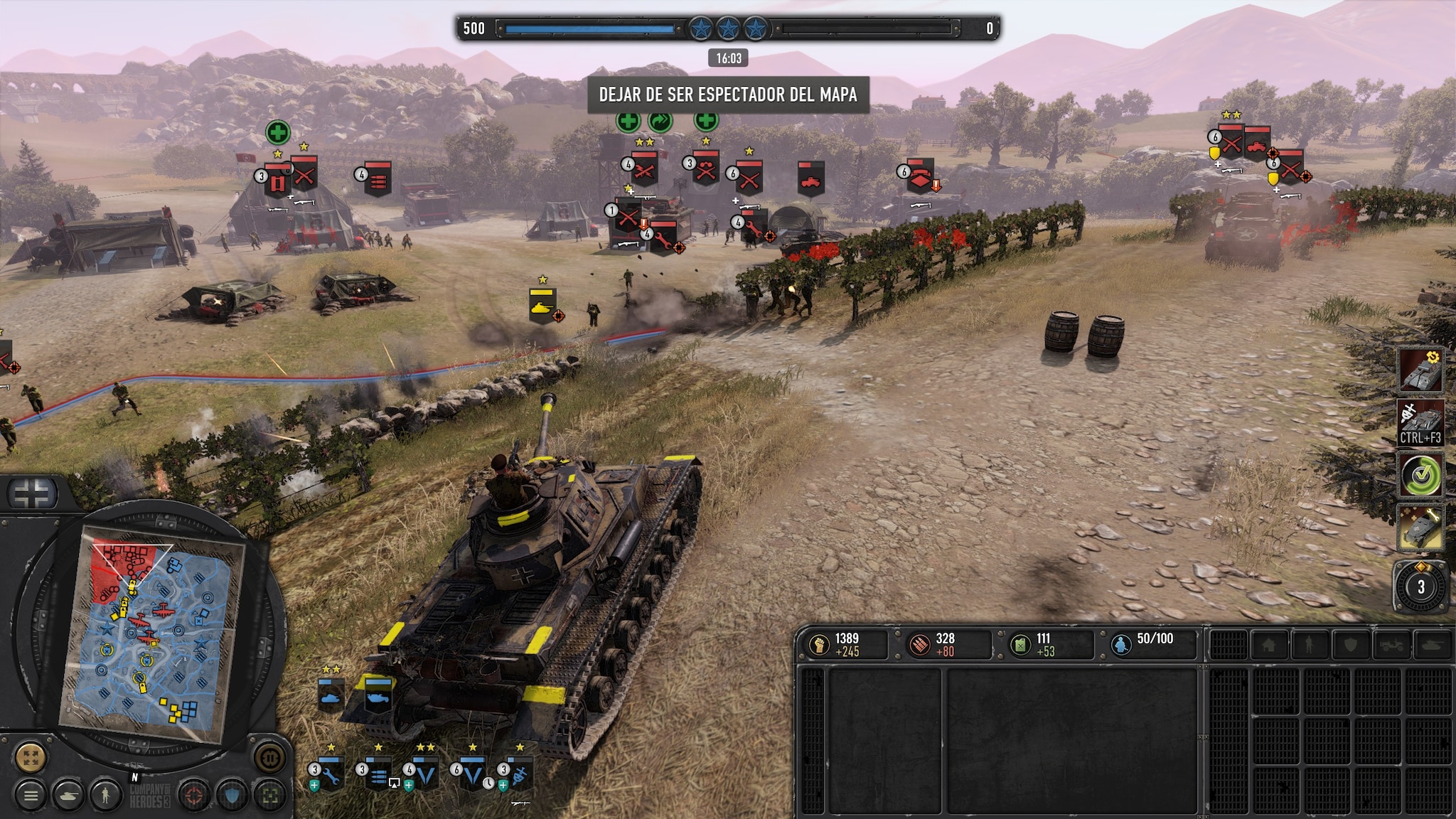This screenshot has width=1456, height=819.
Task: Click the pause button beside the minimap
Action: (x=269, y=758)
